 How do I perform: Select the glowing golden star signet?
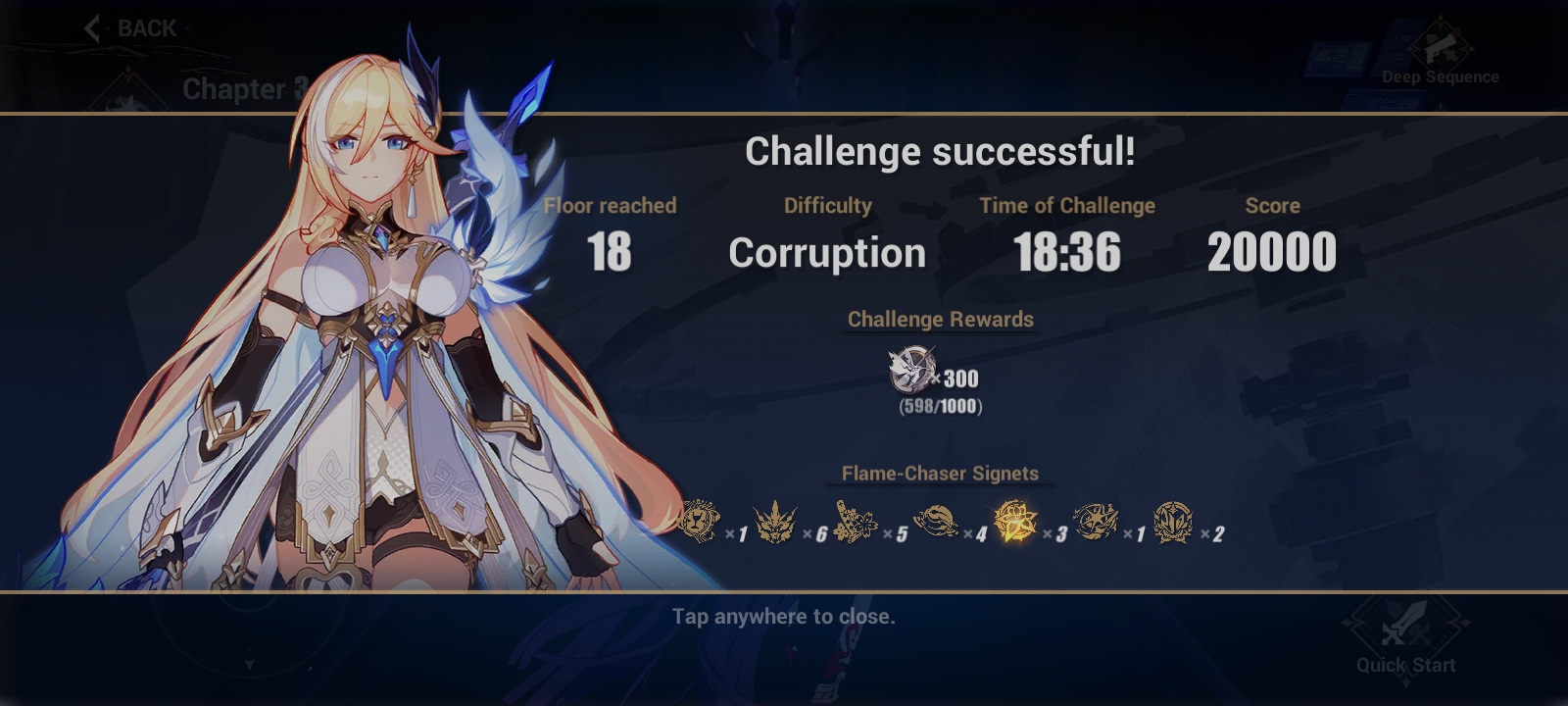click(x=1014, y=524)
